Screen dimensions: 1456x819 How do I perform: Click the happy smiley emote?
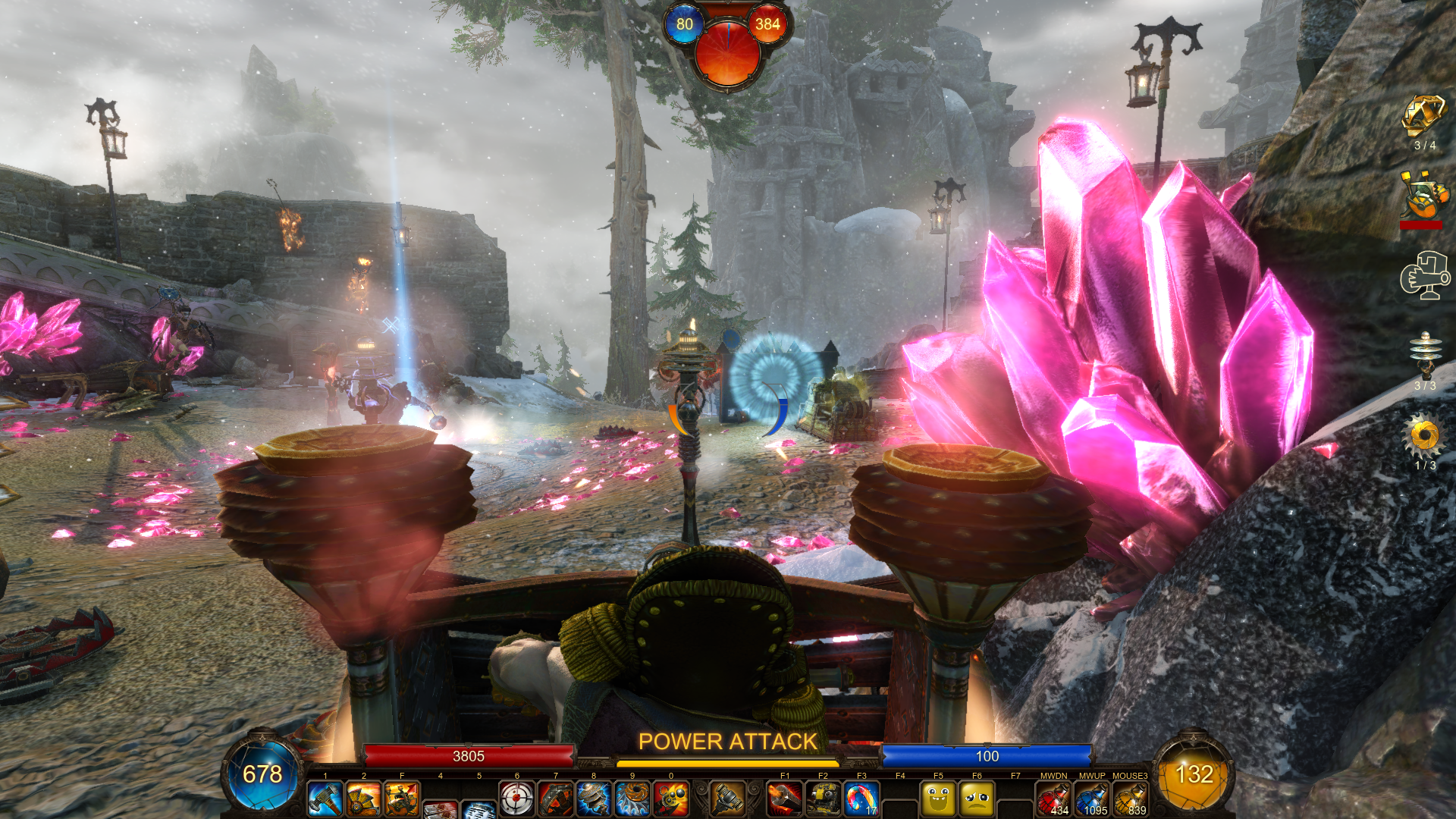[938, 799]
